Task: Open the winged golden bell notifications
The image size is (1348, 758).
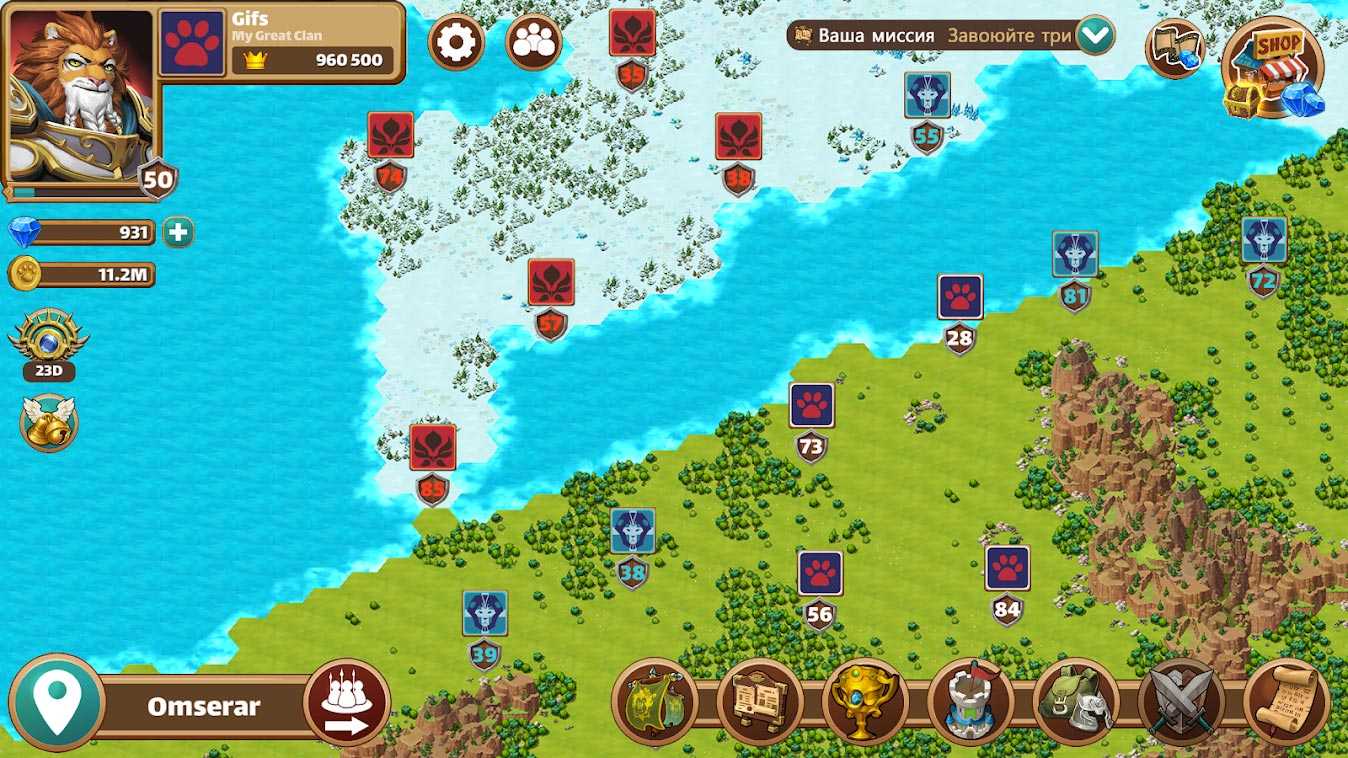Action: click(48, 421)
